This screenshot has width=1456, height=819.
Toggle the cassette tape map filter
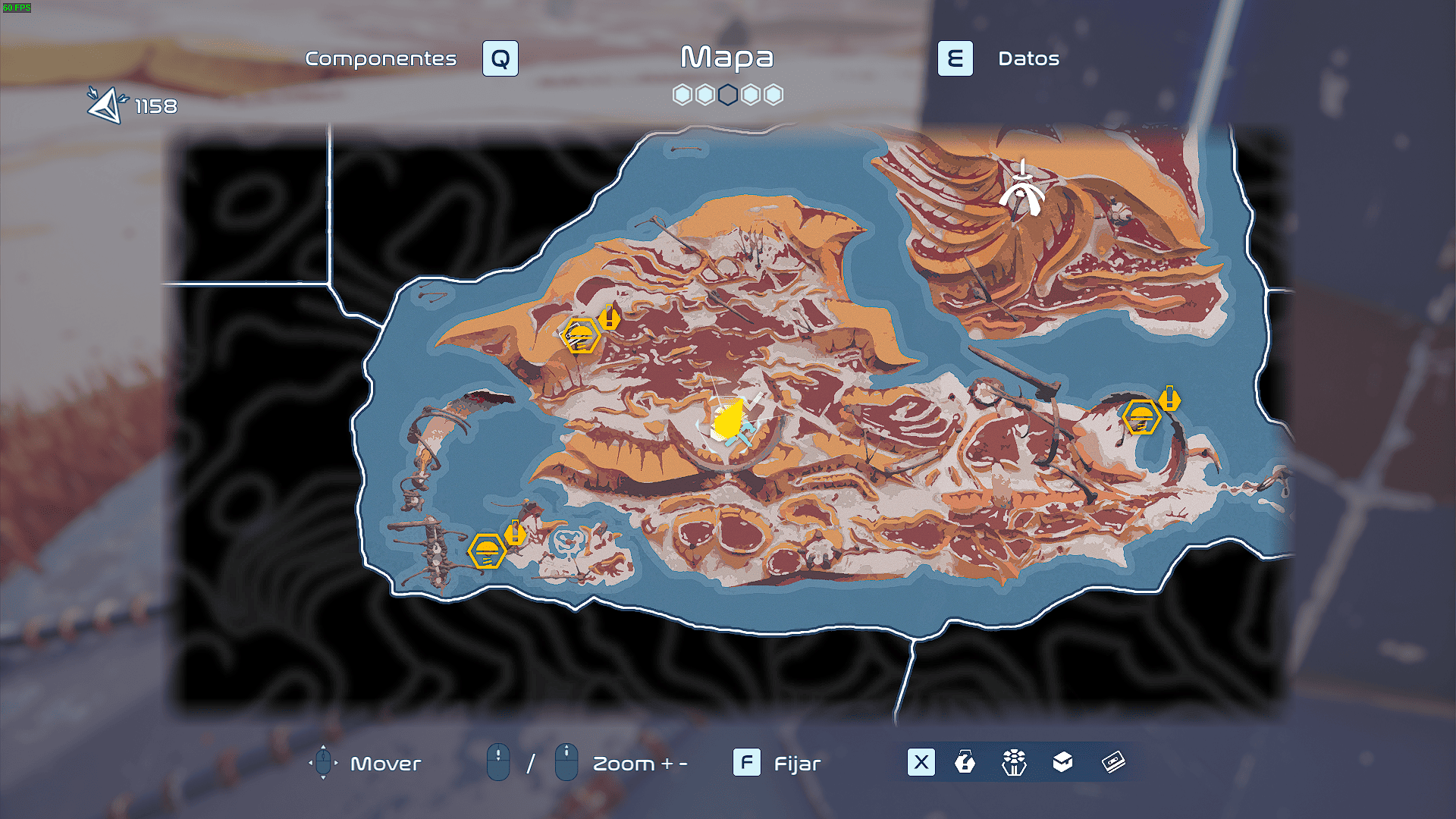pos(1113,762)
